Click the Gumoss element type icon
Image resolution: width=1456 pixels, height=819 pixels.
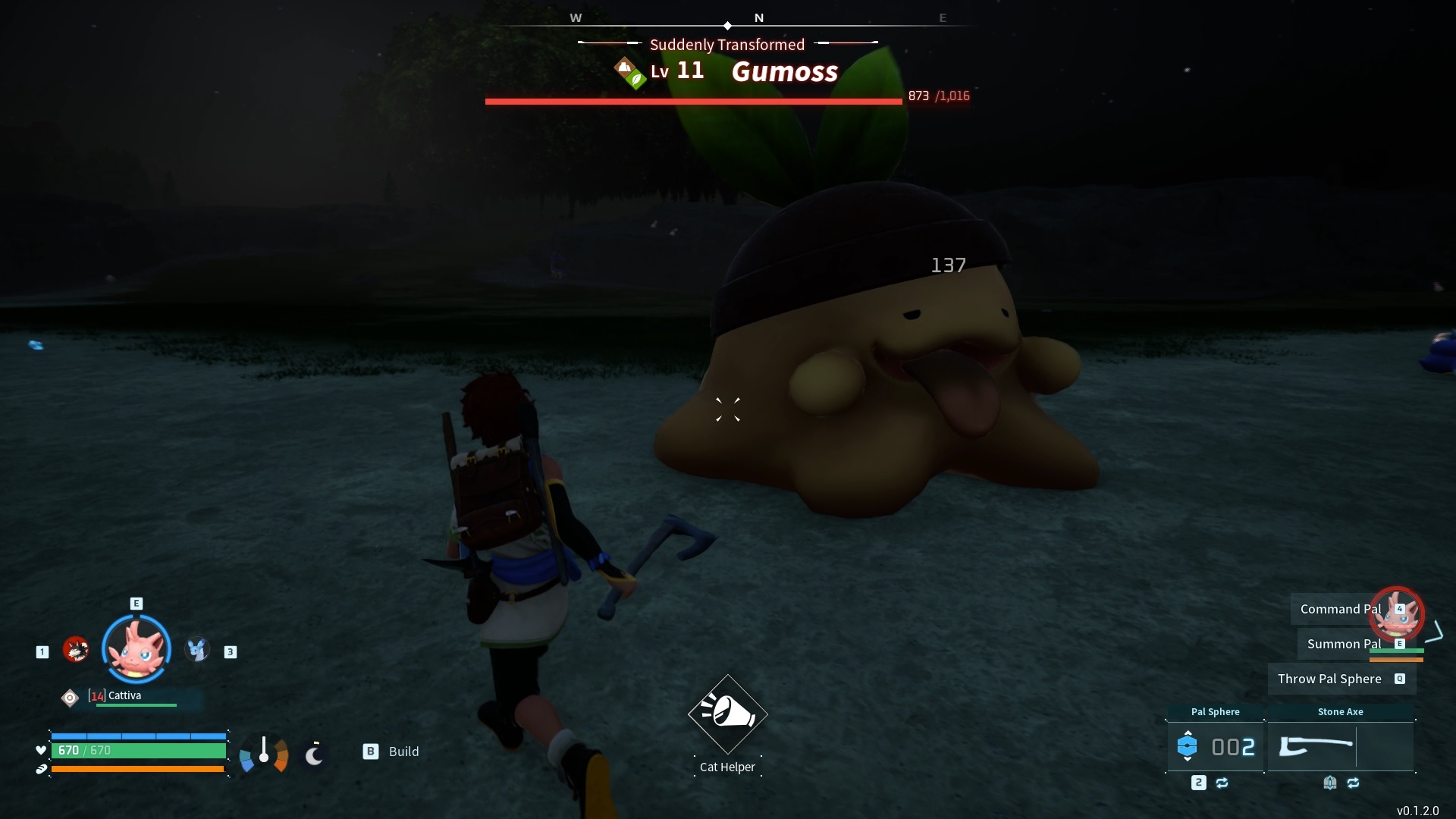(629, 73)
